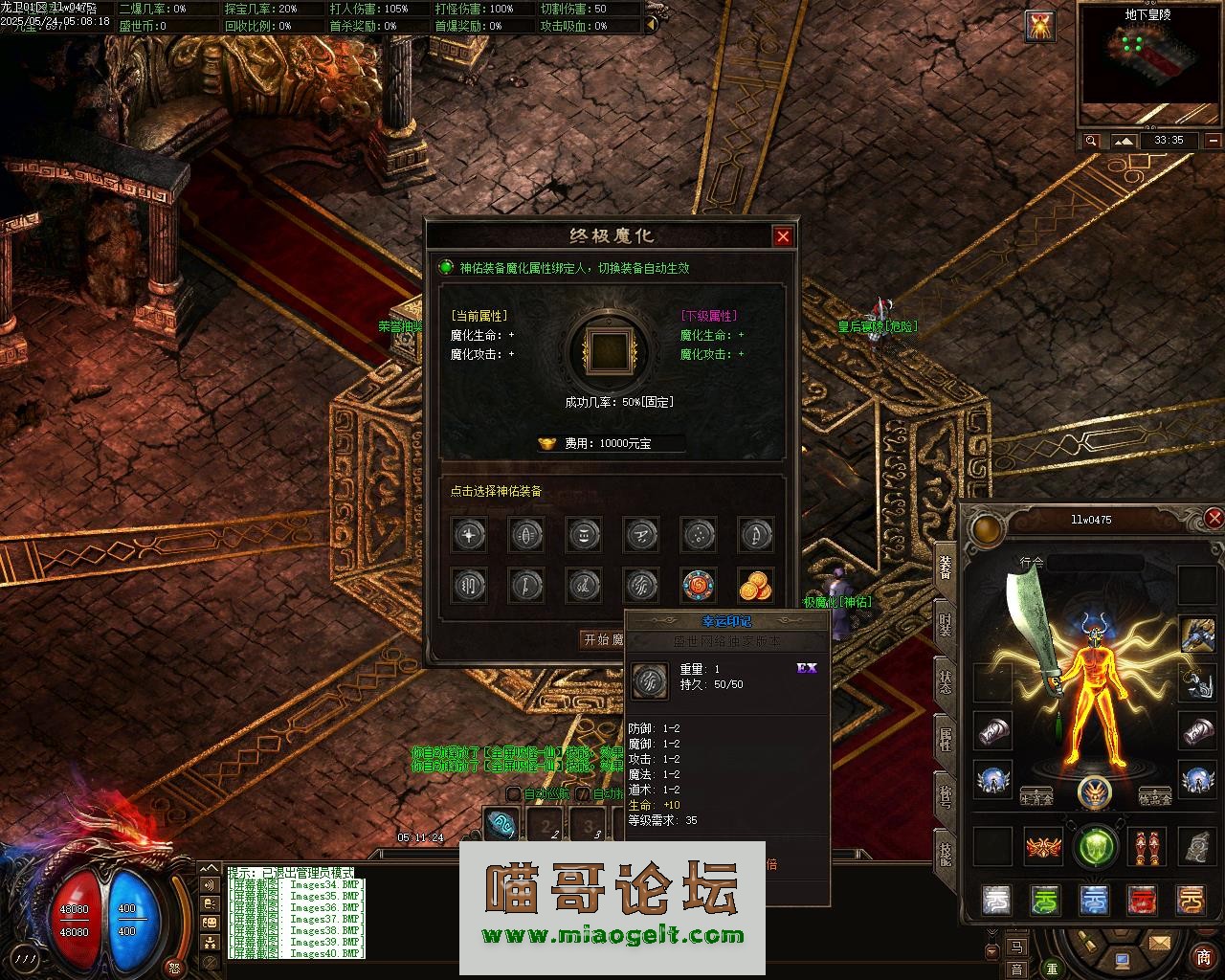This screenshot has width=1225, height=980.
Task: Open the 生肖盒 box
Action: tap(1036, 796)
